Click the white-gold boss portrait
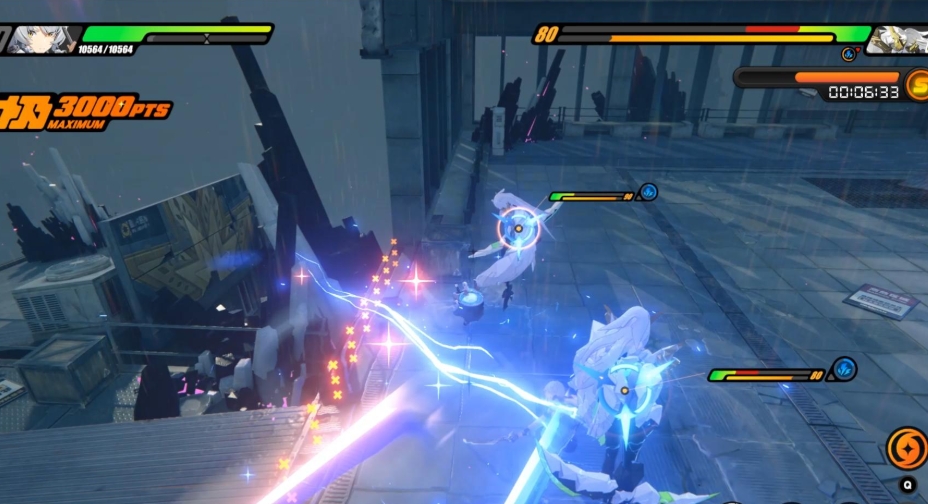The image size is (928, 504). click(x=897, y=39)
